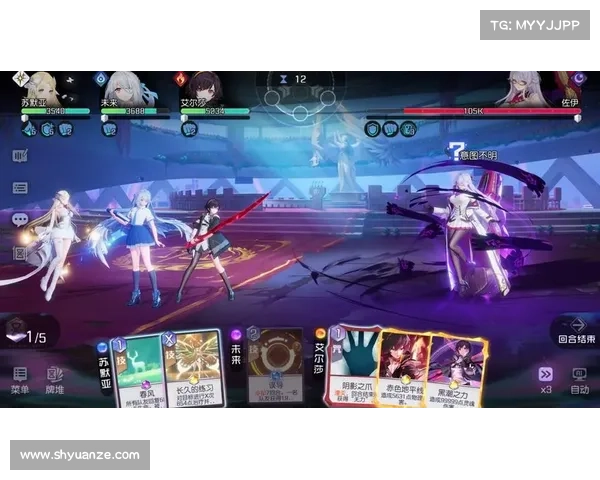Select the 长久的练习 card
The image size is (600, 480).
point(192,368)
